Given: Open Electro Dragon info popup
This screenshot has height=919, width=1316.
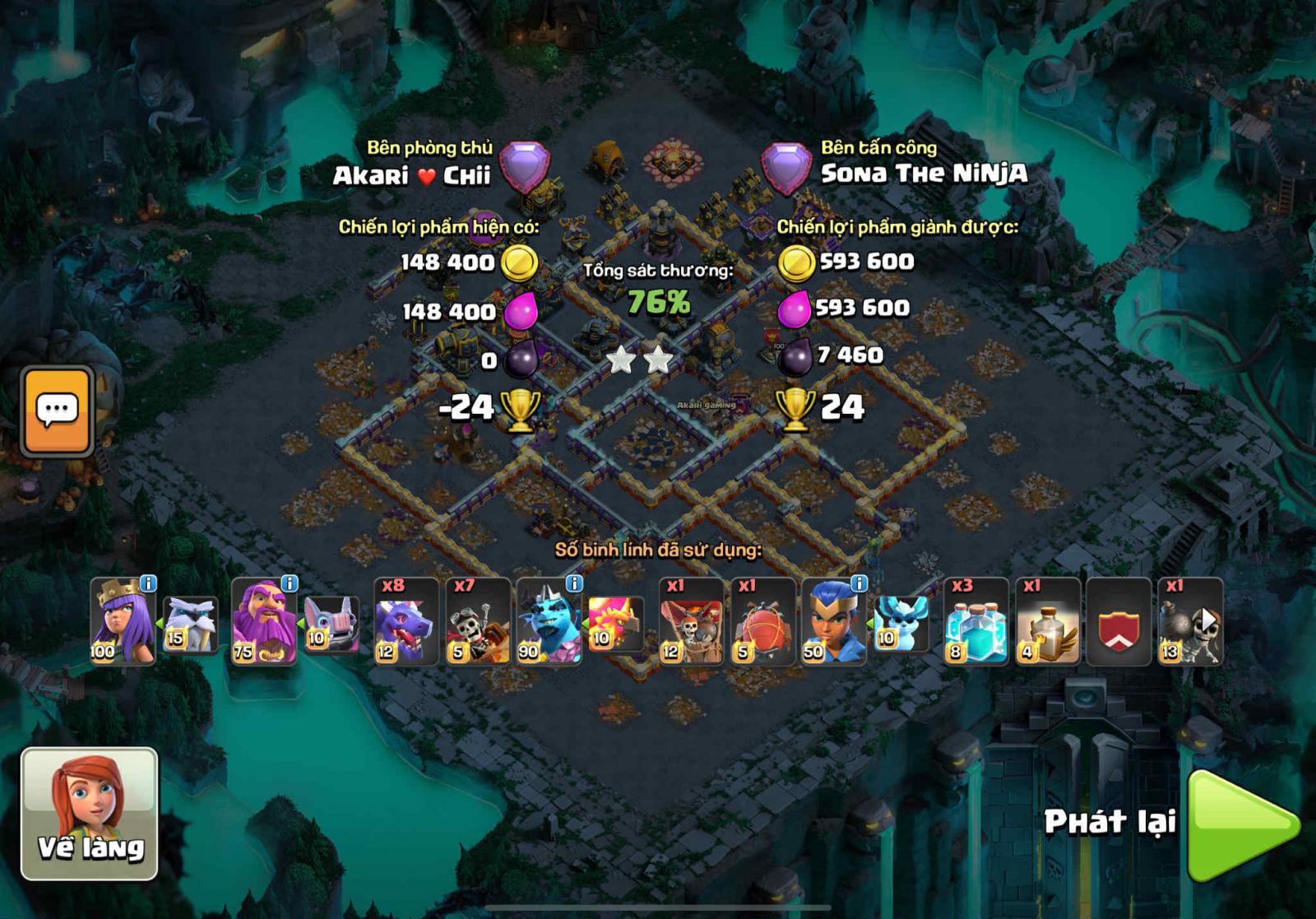Looking at the screenshot, I should pos(573,584).
